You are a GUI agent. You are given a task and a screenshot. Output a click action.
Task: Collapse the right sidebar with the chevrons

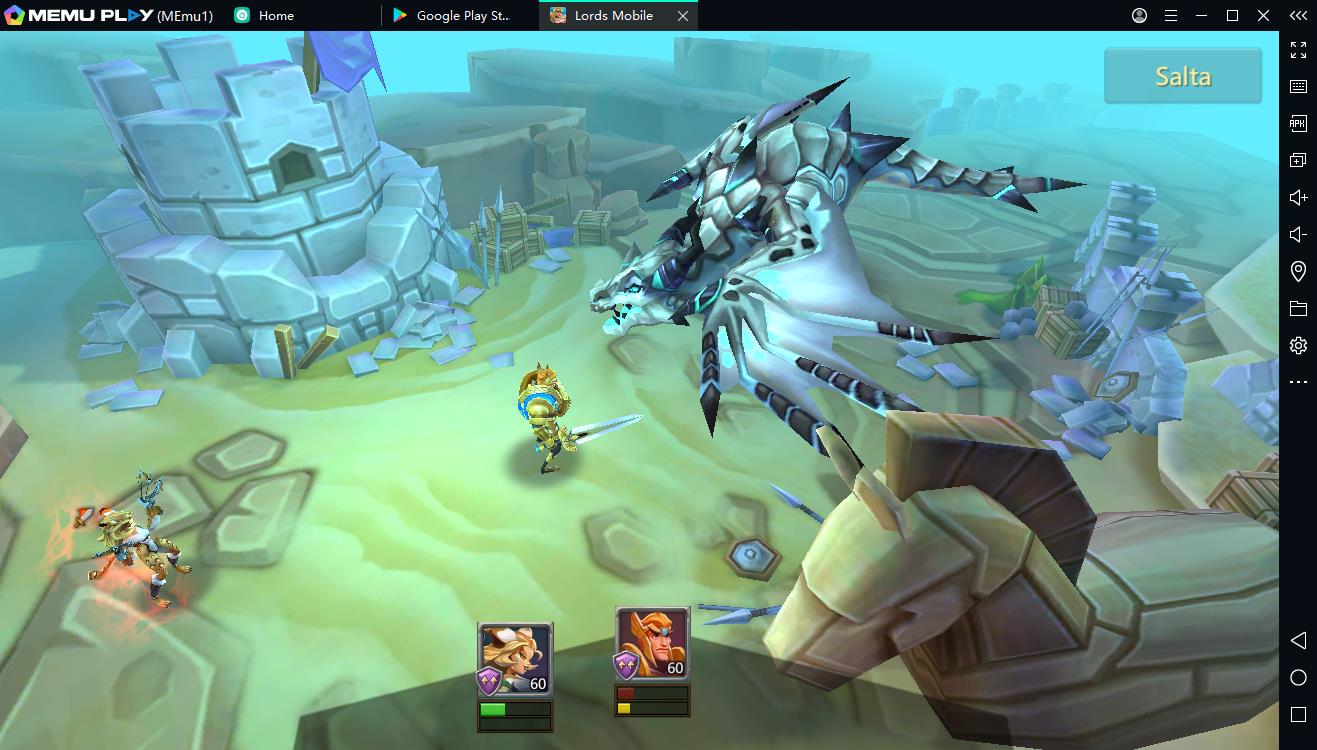[x=1298, y=15]
